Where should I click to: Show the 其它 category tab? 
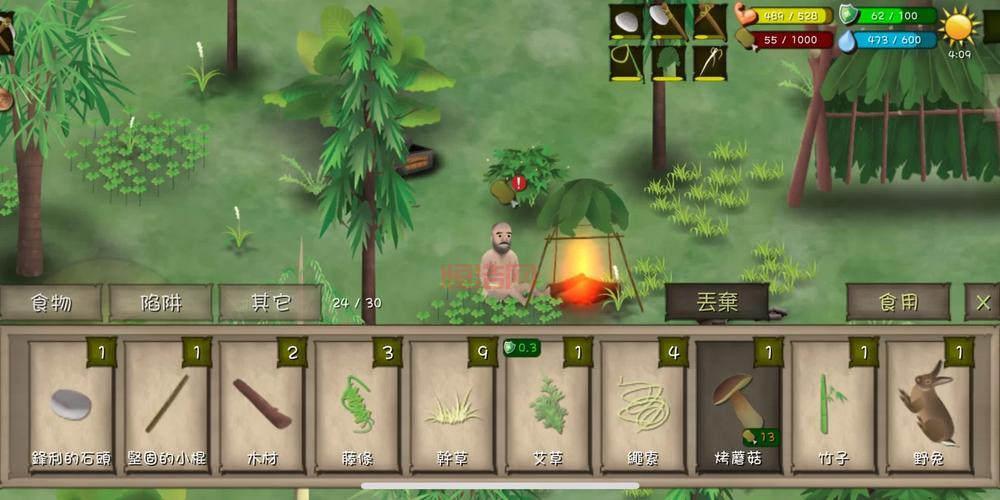click(x=270, y=302)
